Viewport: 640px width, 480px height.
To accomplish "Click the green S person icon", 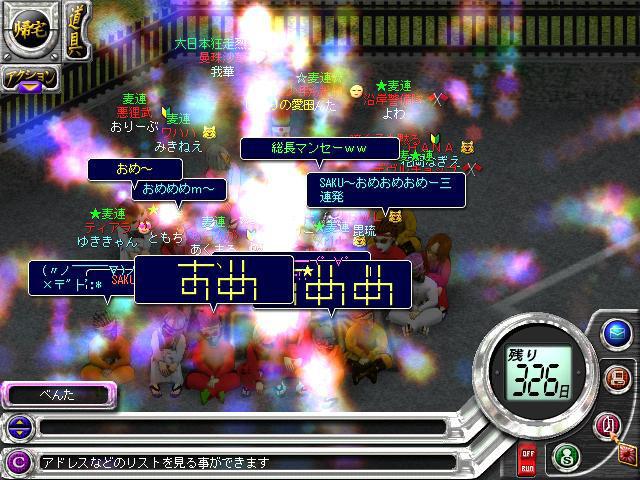I will coord(565,458).
